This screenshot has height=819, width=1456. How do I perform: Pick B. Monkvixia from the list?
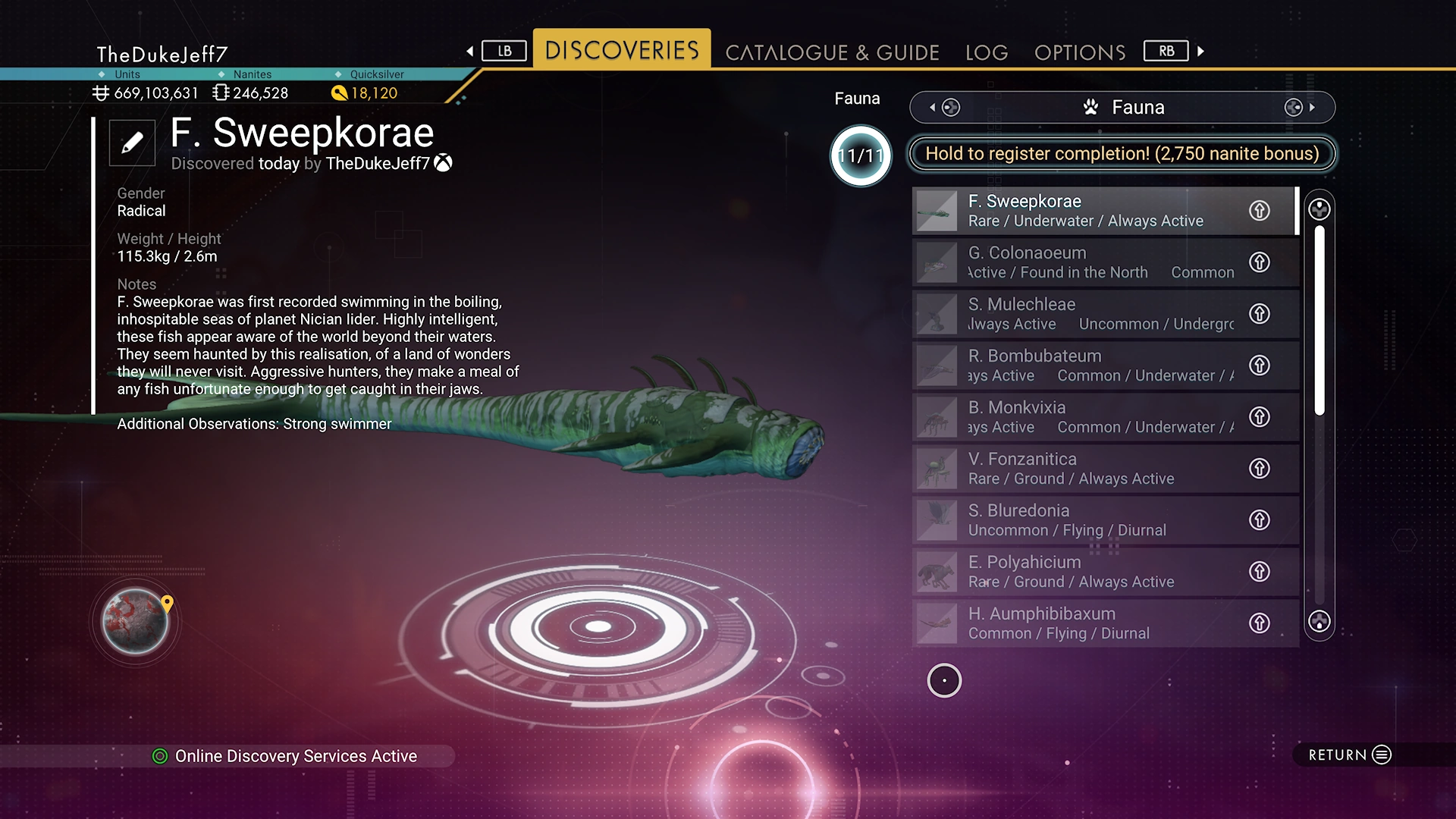[1084, 417]
